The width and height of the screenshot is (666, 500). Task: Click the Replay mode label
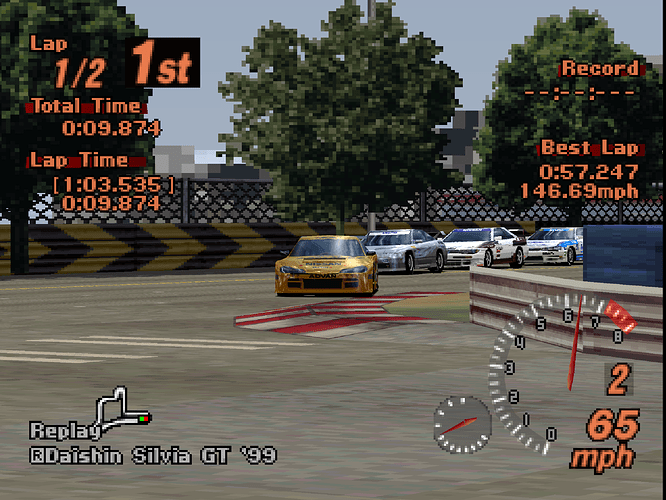64,431
